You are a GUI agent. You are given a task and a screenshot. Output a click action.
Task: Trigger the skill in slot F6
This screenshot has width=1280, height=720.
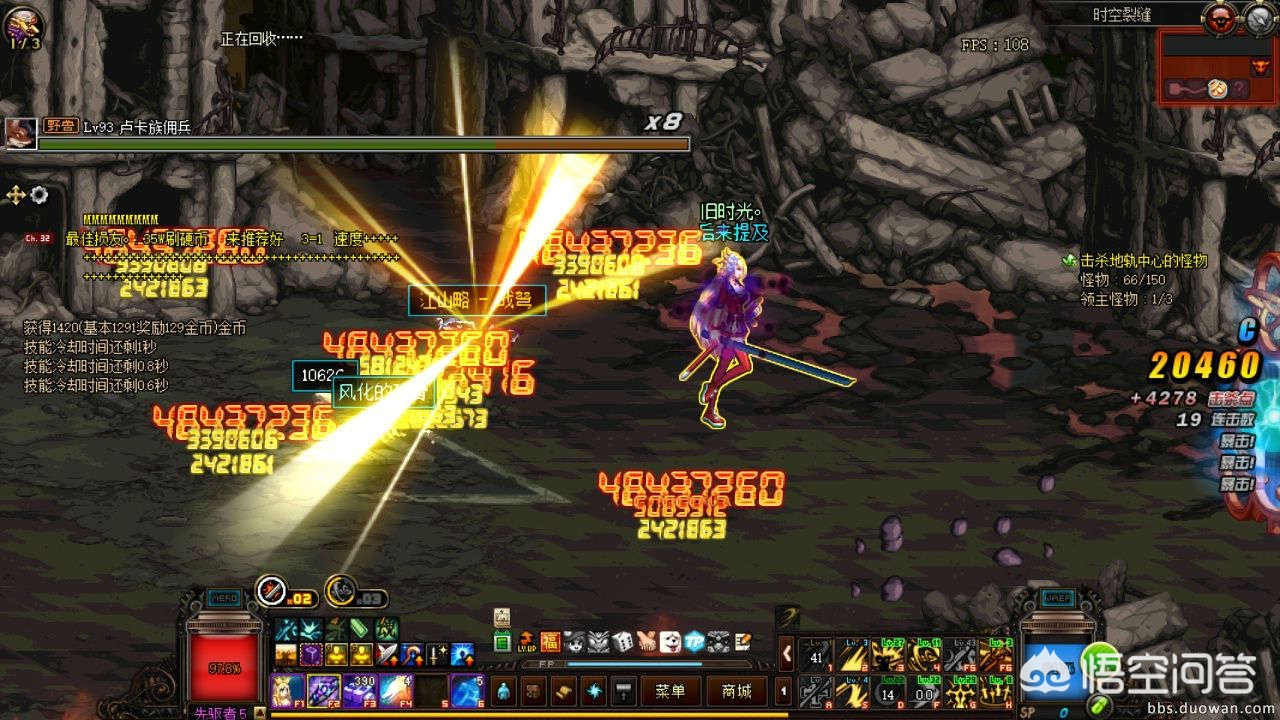[994, 653]
